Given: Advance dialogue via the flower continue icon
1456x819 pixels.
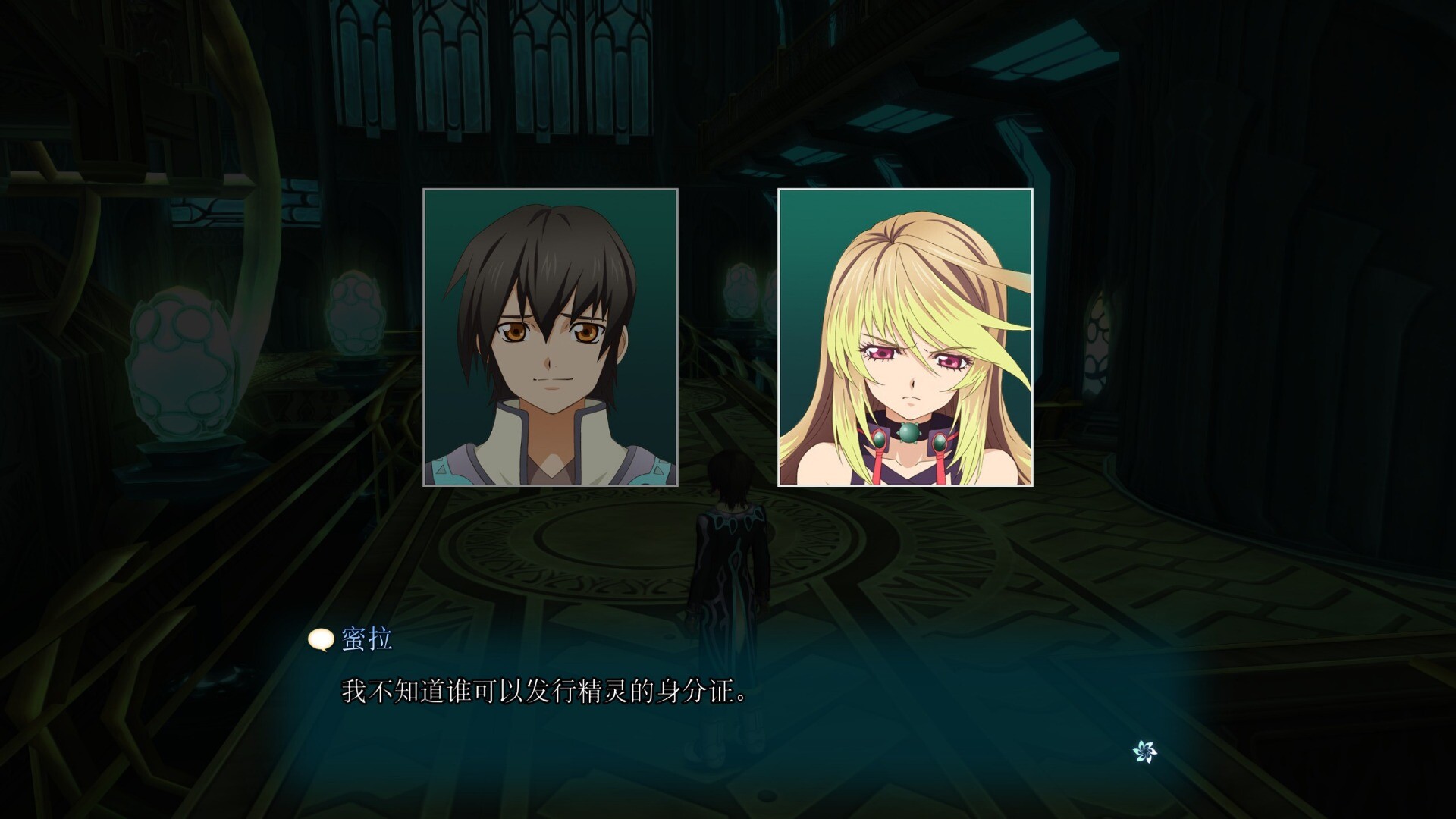Looking at the screenshot, I should tap(1144, 752).
